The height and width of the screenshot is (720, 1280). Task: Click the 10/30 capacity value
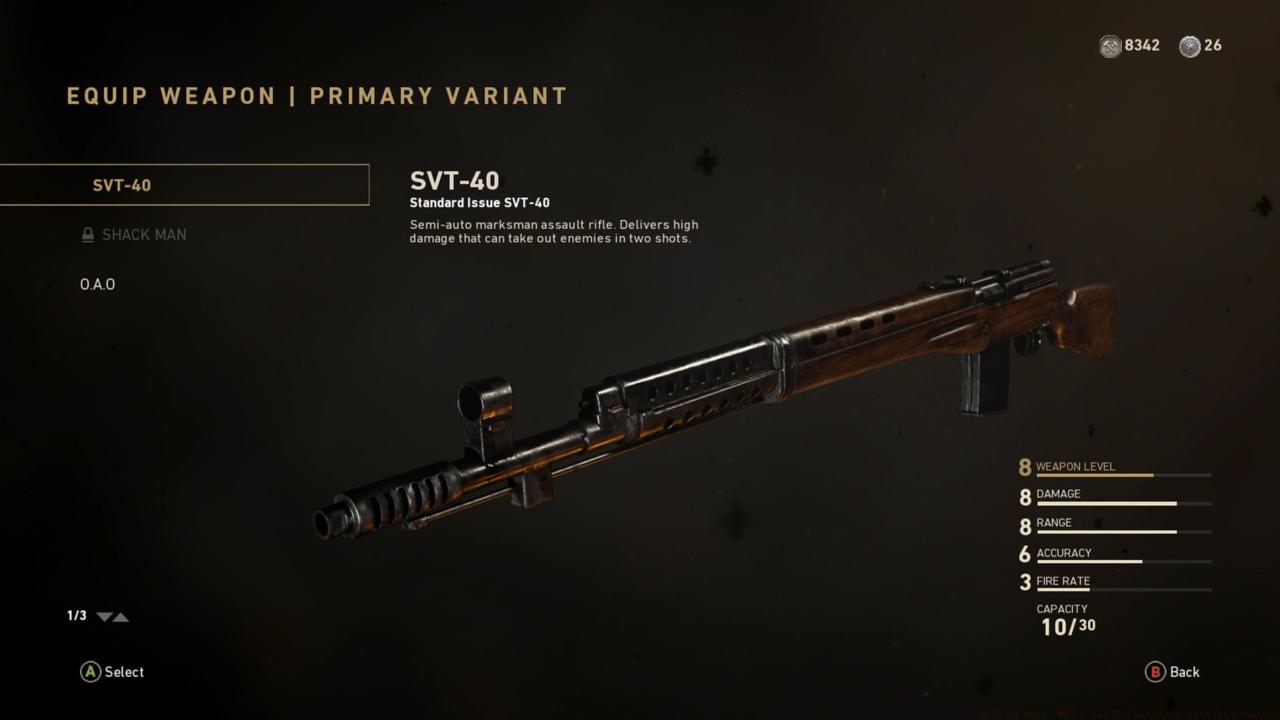pos(1070,625)
